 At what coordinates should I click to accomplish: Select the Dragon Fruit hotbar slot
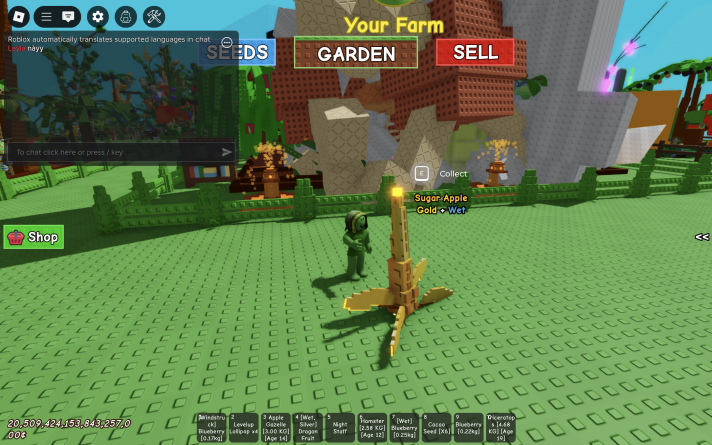tap(309, 427)
